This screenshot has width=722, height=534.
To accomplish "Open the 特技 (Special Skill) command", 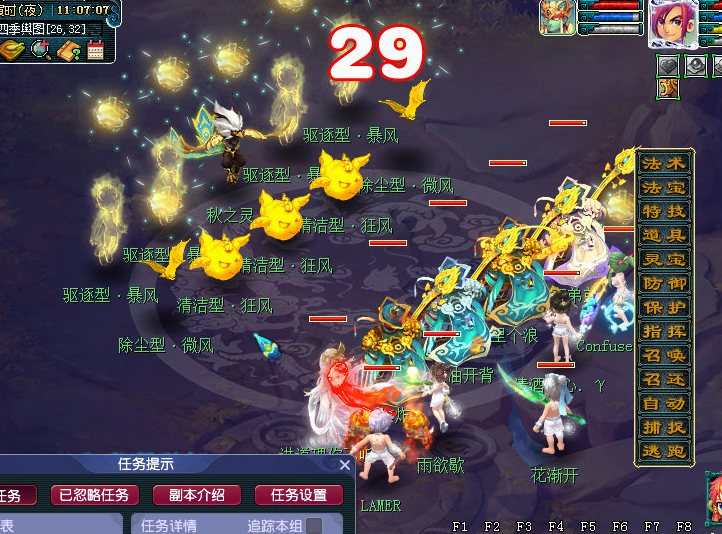I will [664, 211].
